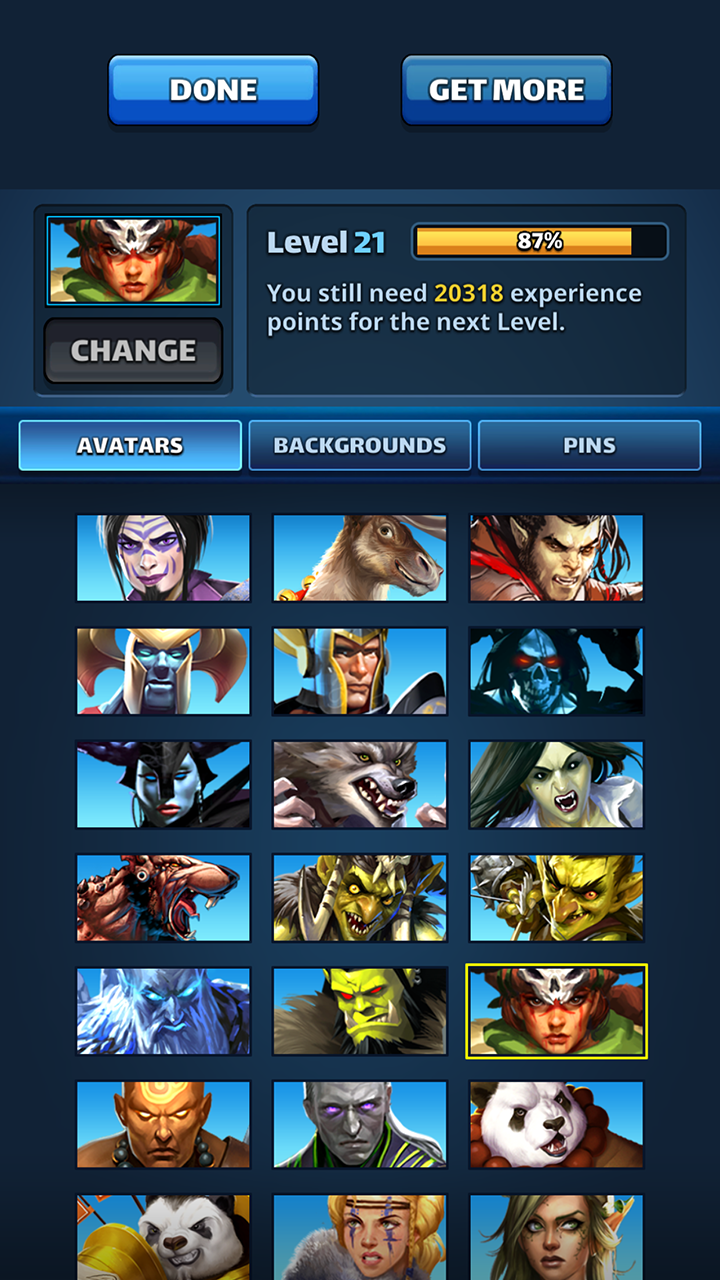The height and width of the screenshot is (1280, 720).
Task: Choose the purple-faced dark elf avatar
Action: [x=164, y=558]
